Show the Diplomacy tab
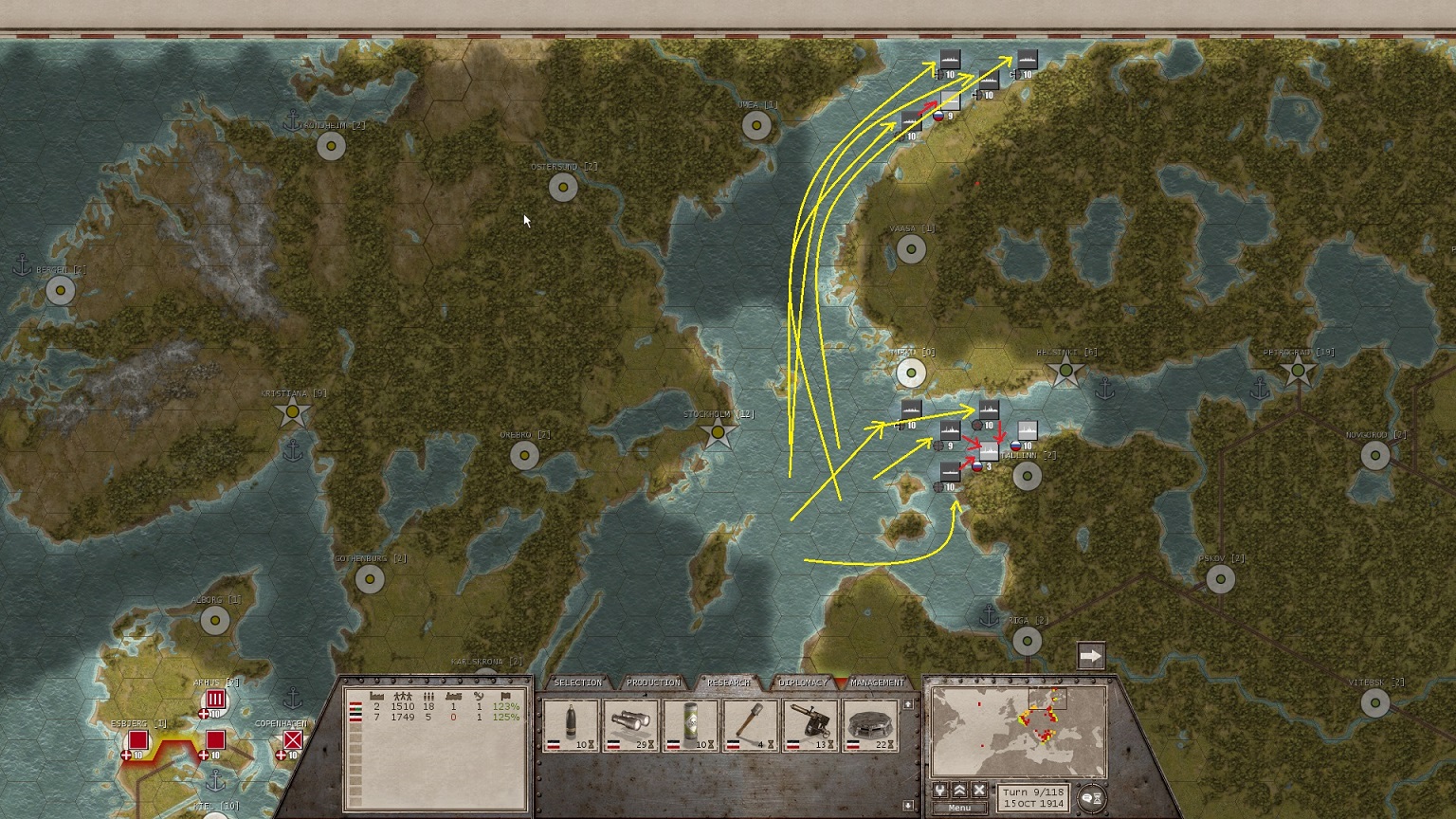Screen dimensions: 1456x819 coord(803,682)
